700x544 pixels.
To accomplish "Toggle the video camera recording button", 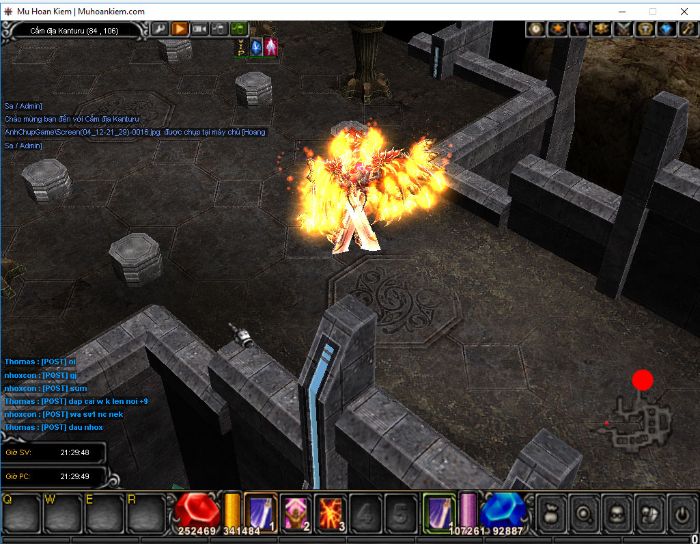I will 200,29.
